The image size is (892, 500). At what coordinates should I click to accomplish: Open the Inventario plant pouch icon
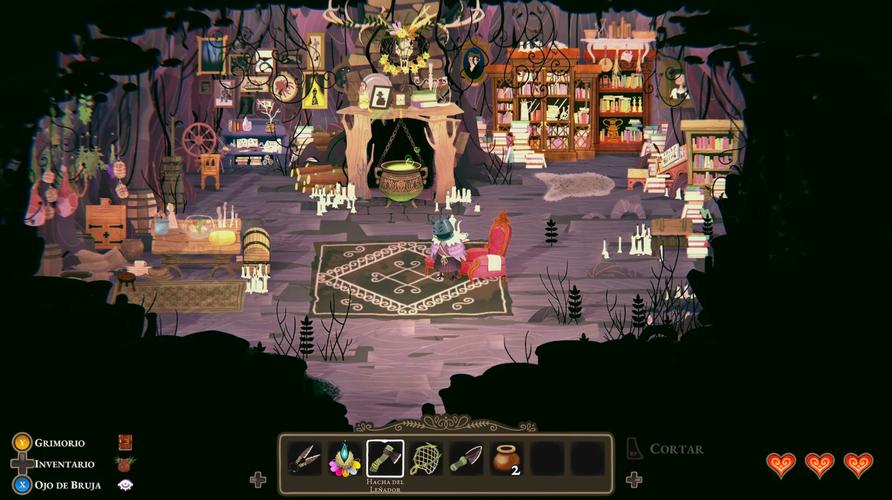(x=125, y=464)
